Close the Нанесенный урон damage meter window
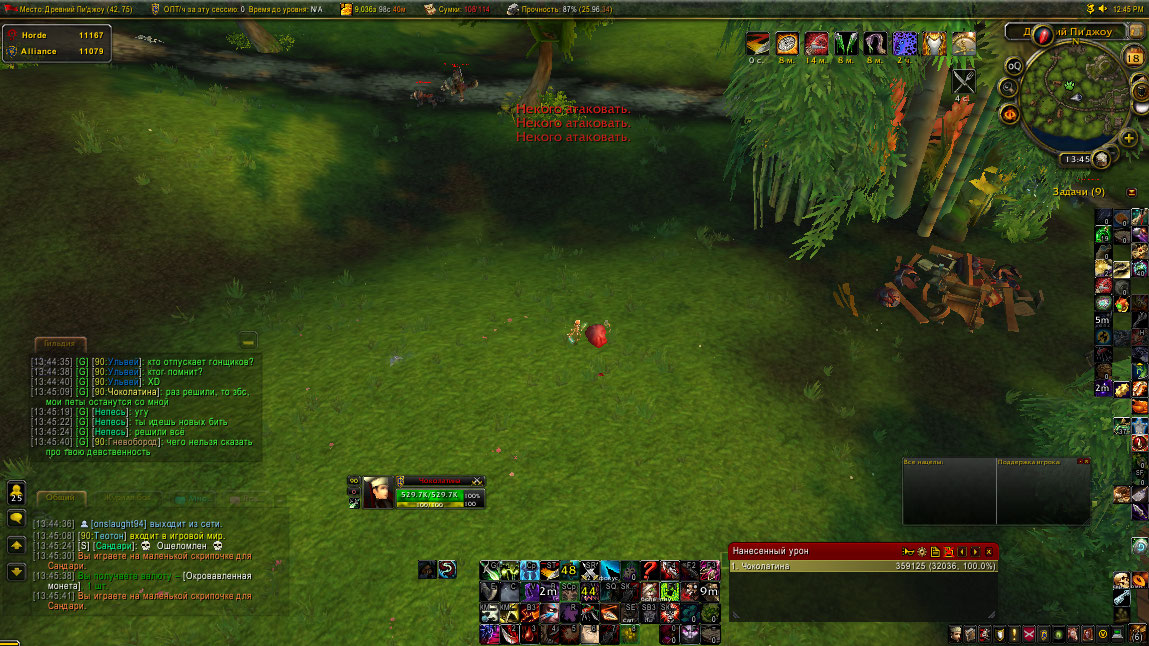 click(x=989, y=551)
